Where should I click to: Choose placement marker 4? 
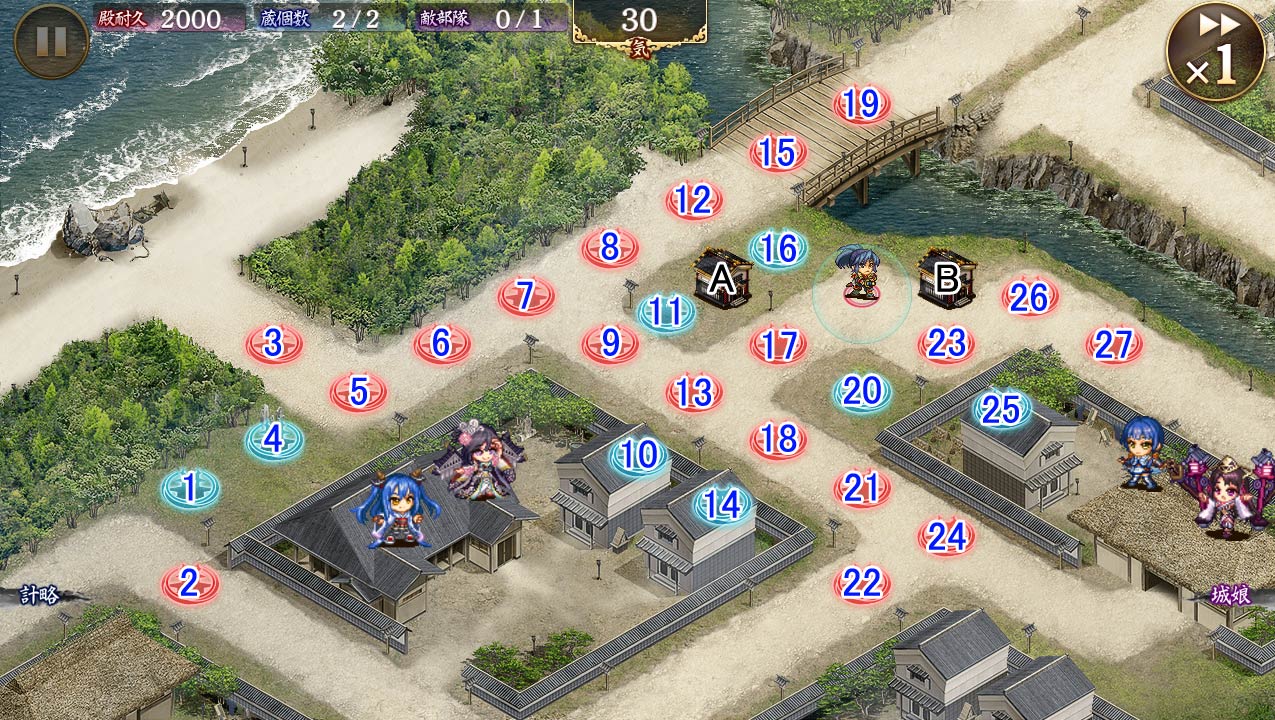(274, 439)
